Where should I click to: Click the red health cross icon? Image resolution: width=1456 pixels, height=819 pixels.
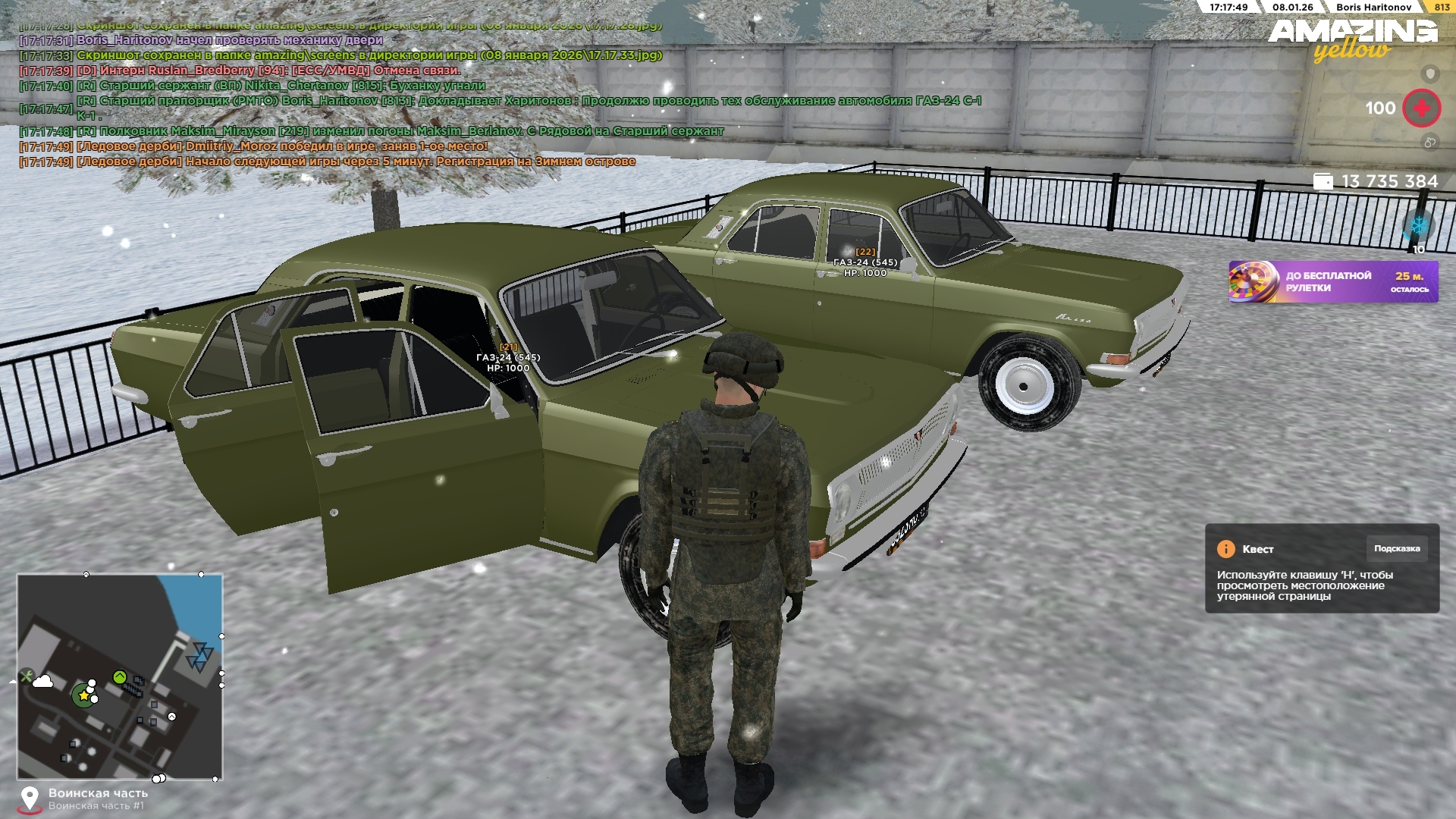(1421, 108)
